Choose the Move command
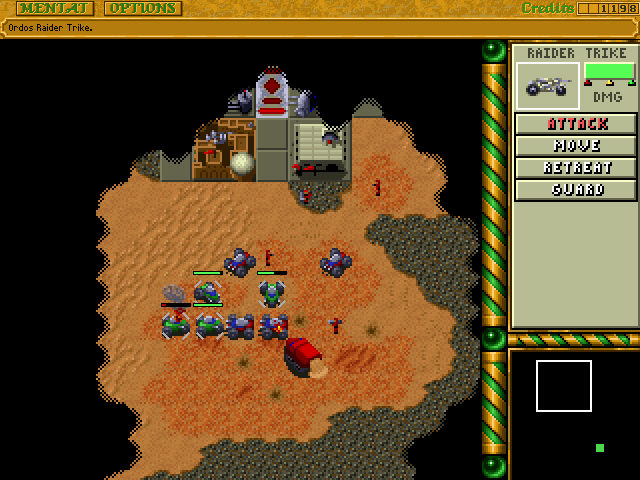 coord(576,146)
